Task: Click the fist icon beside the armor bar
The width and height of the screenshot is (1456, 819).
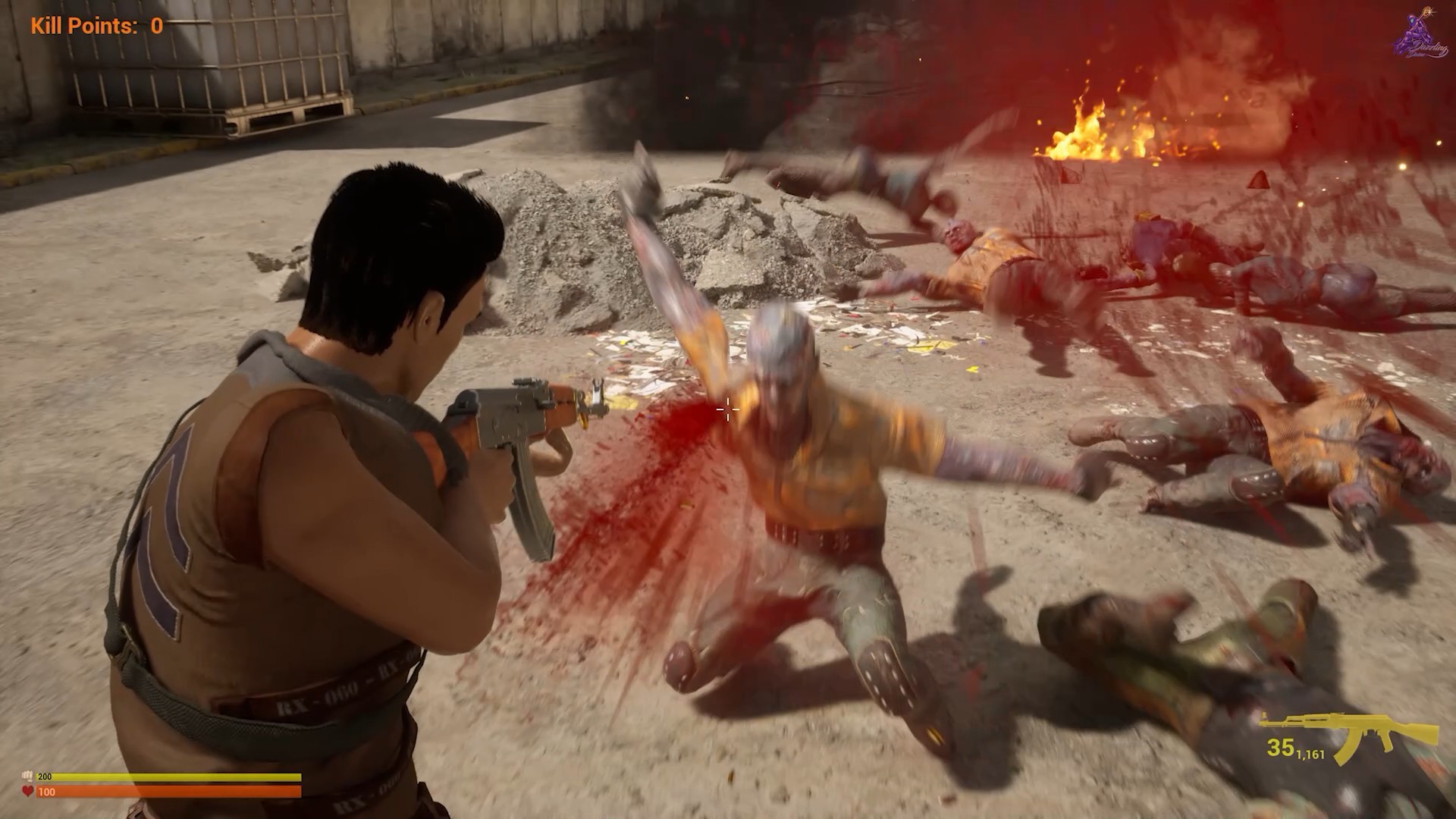Action: pyautogui.click(x=28, y=776)
